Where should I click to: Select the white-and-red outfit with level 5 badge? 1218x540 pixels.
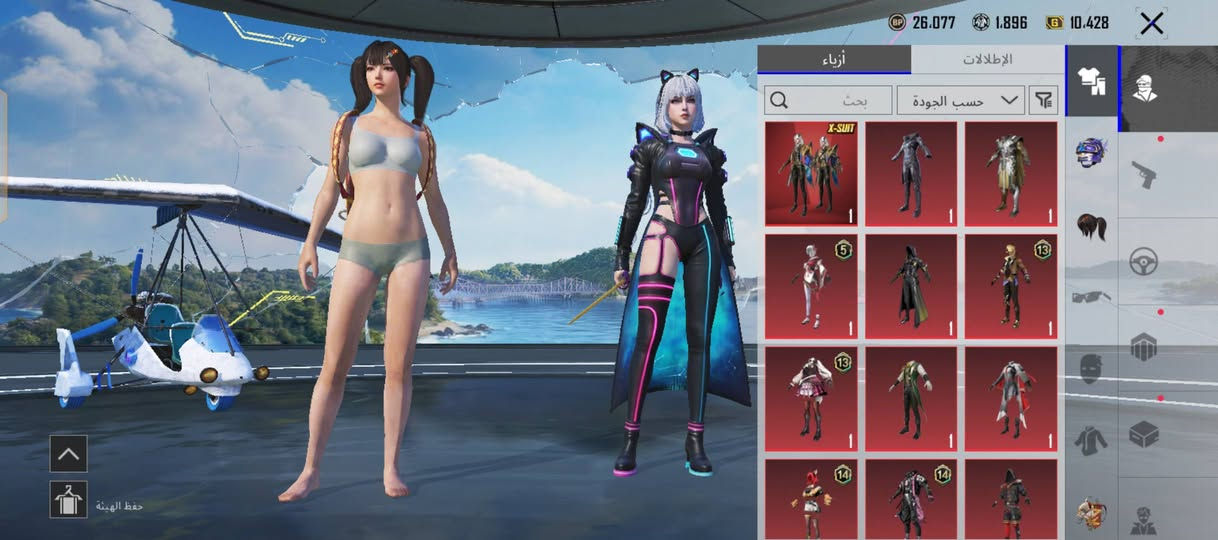pyautogui.click(x=811, y=286)
